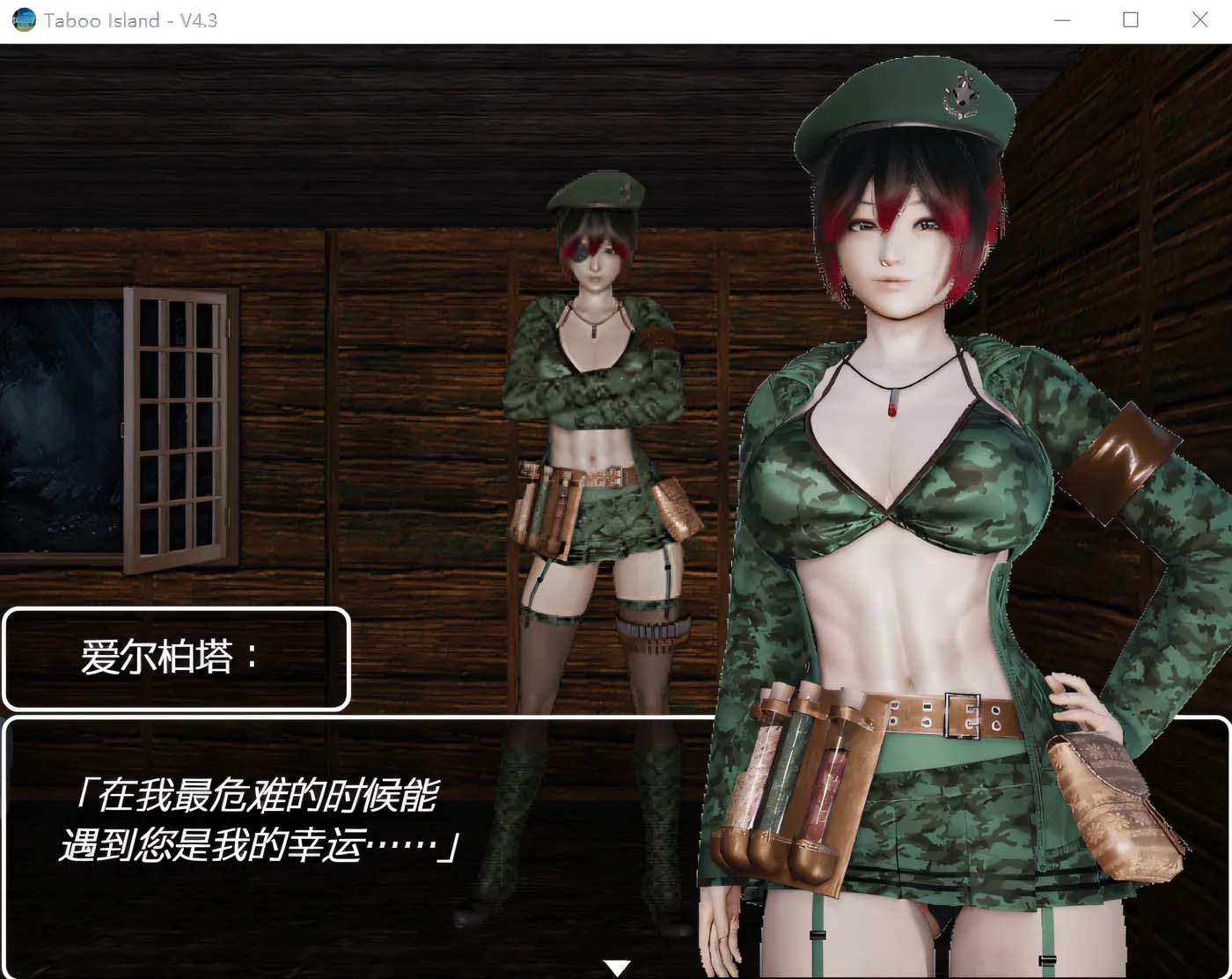Click the badge emblem on the foreground character's beret
This screenshot has height=979, width=1232.
pyautogui.click(x=961, y=95)
